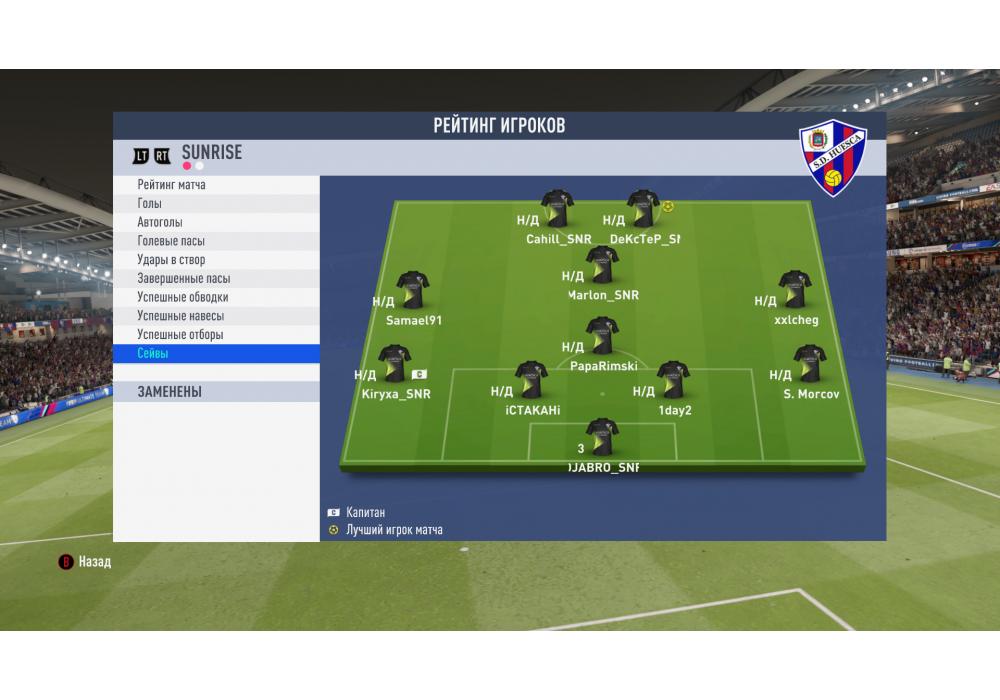Pick player PapaRimski's shirt
The height and width of the screenshot is (700, 1000).
pos(602,336)
